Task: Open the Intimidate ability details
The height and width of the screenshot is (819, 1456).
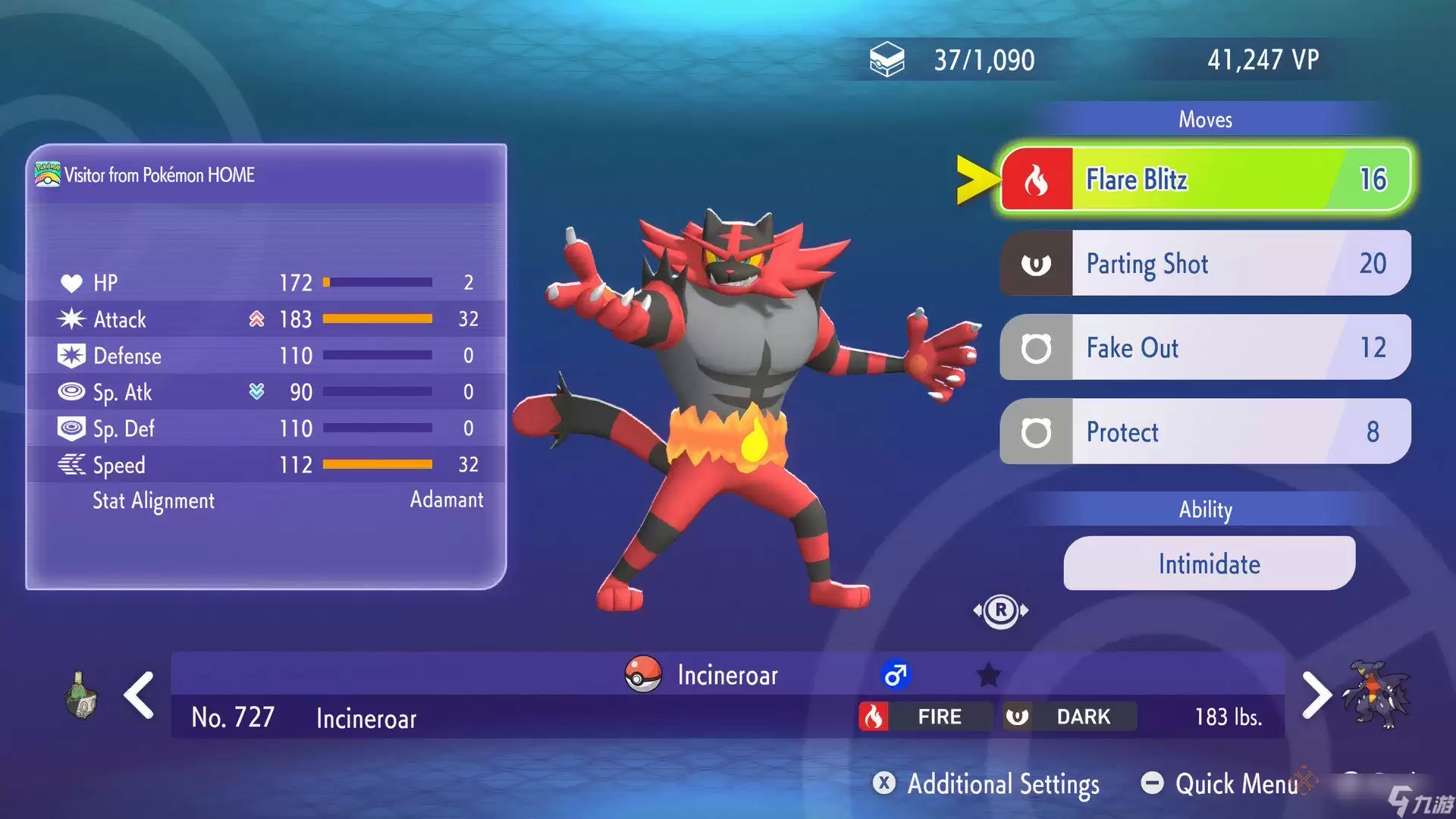Action: (x=1209, y=563)
